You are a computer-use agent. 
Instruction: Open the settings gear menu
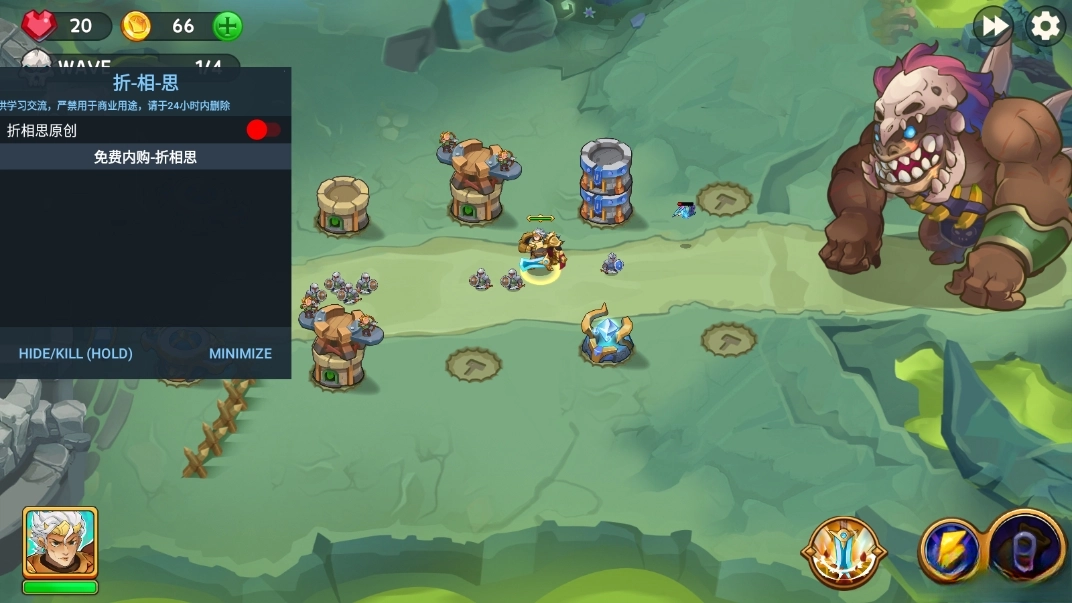click(x=1045, y=26)
